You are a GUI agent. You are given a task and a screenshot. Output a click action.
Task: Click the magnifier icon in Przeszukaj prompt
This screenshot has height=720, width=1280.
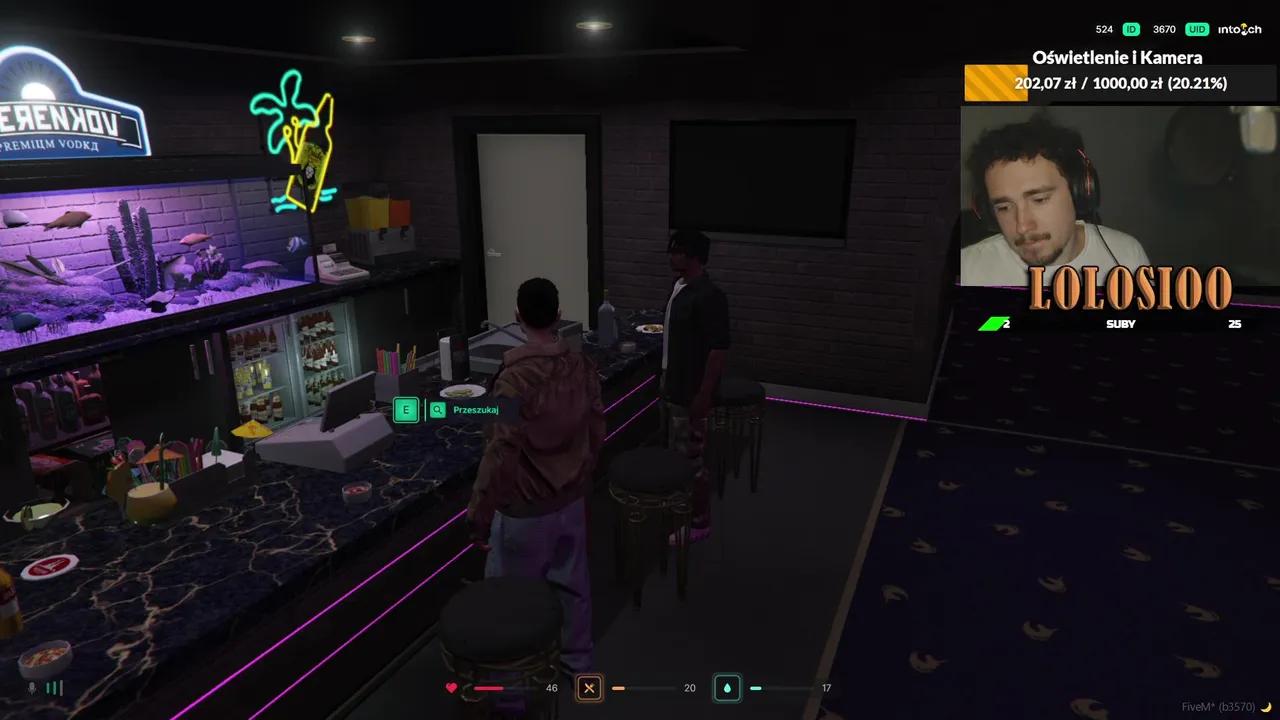[x=438, y=410]
